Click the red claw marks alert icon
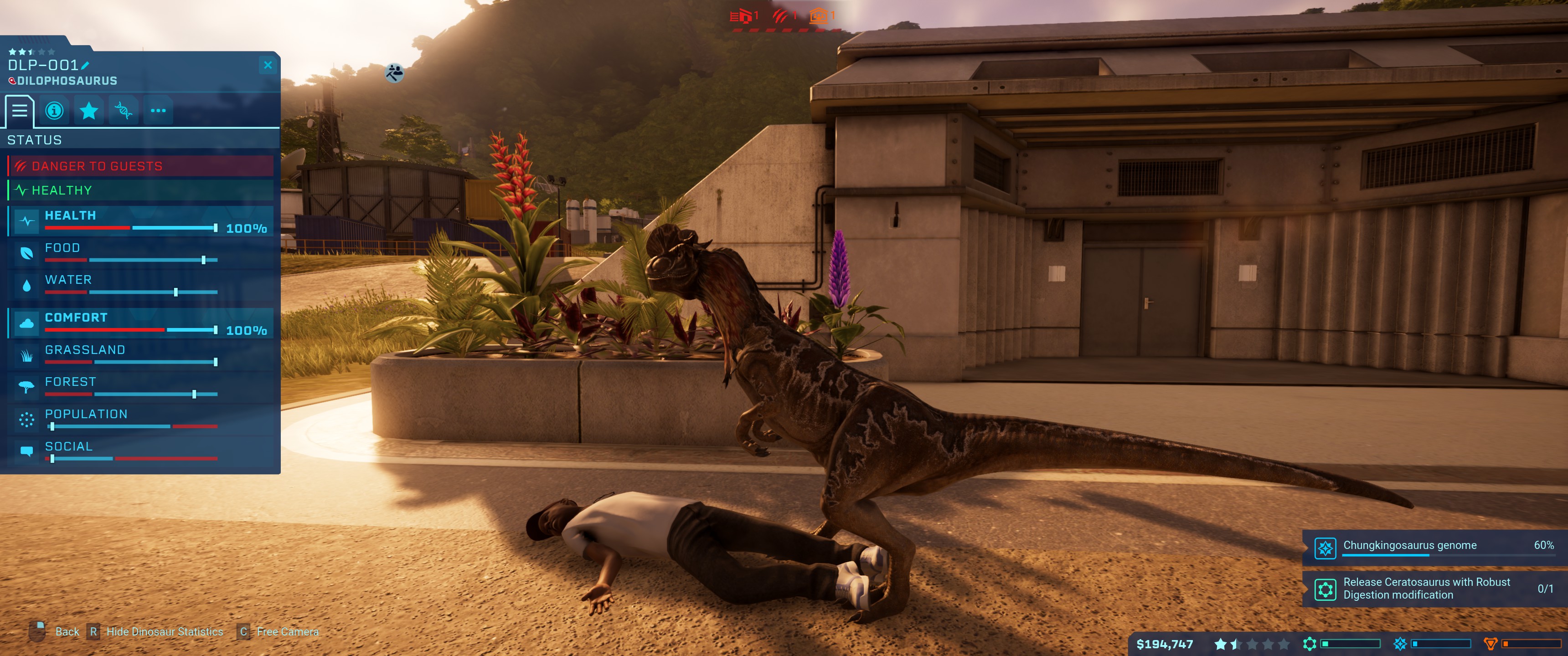1568x656 pixels. 780,16
